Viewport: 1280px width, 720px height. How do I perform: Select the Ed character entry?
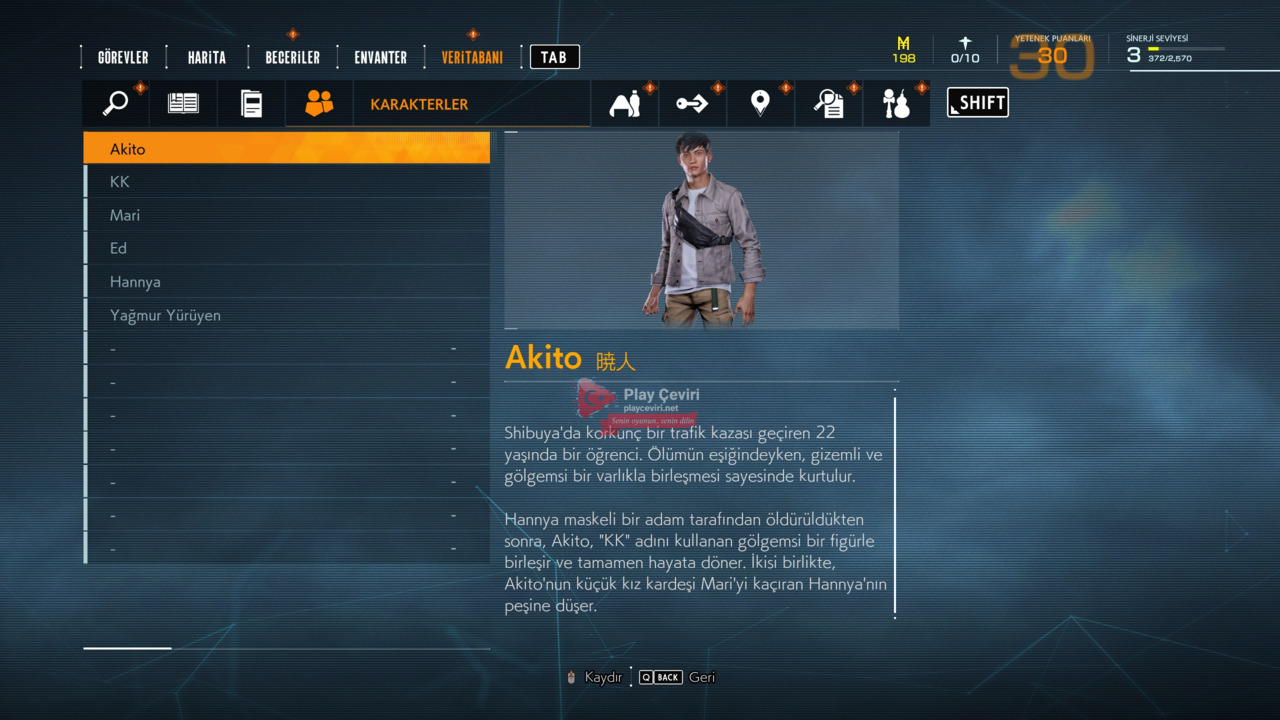coord(287,248)
